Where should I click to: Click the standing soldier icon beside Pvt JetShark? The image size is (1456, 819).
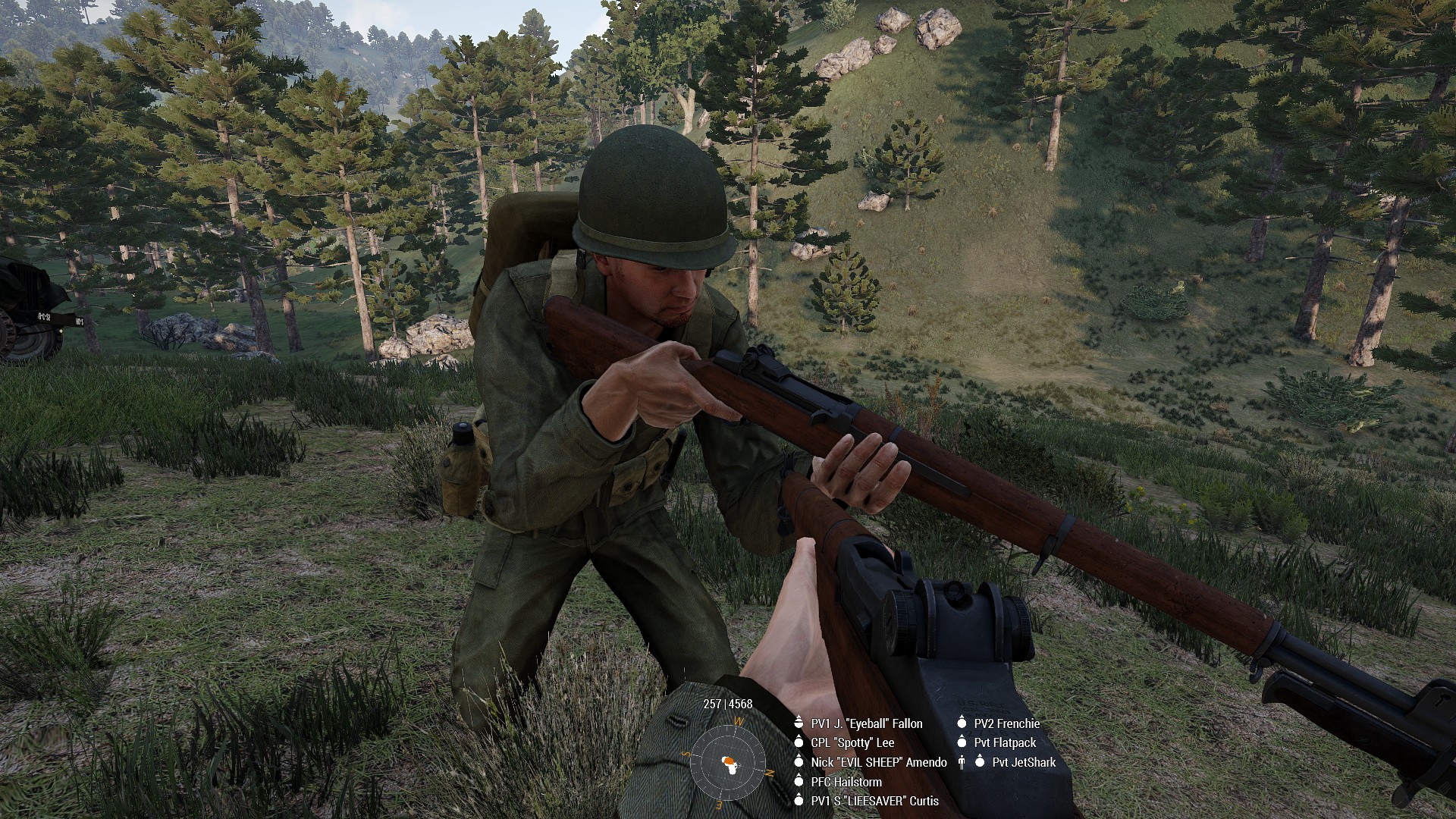(962, 762)
